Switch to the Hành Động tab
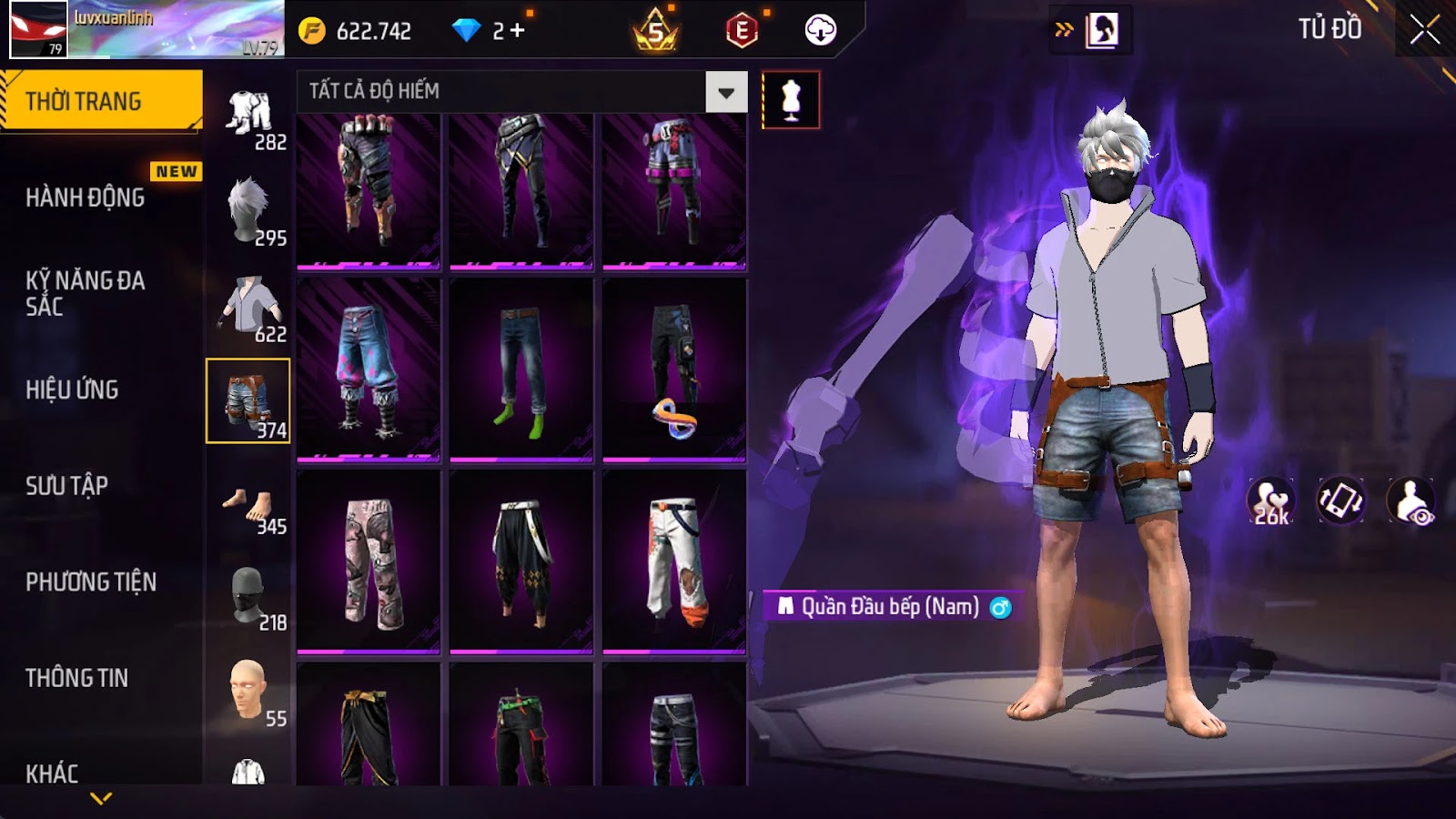1456x819 pixels. tap(86, 197)
